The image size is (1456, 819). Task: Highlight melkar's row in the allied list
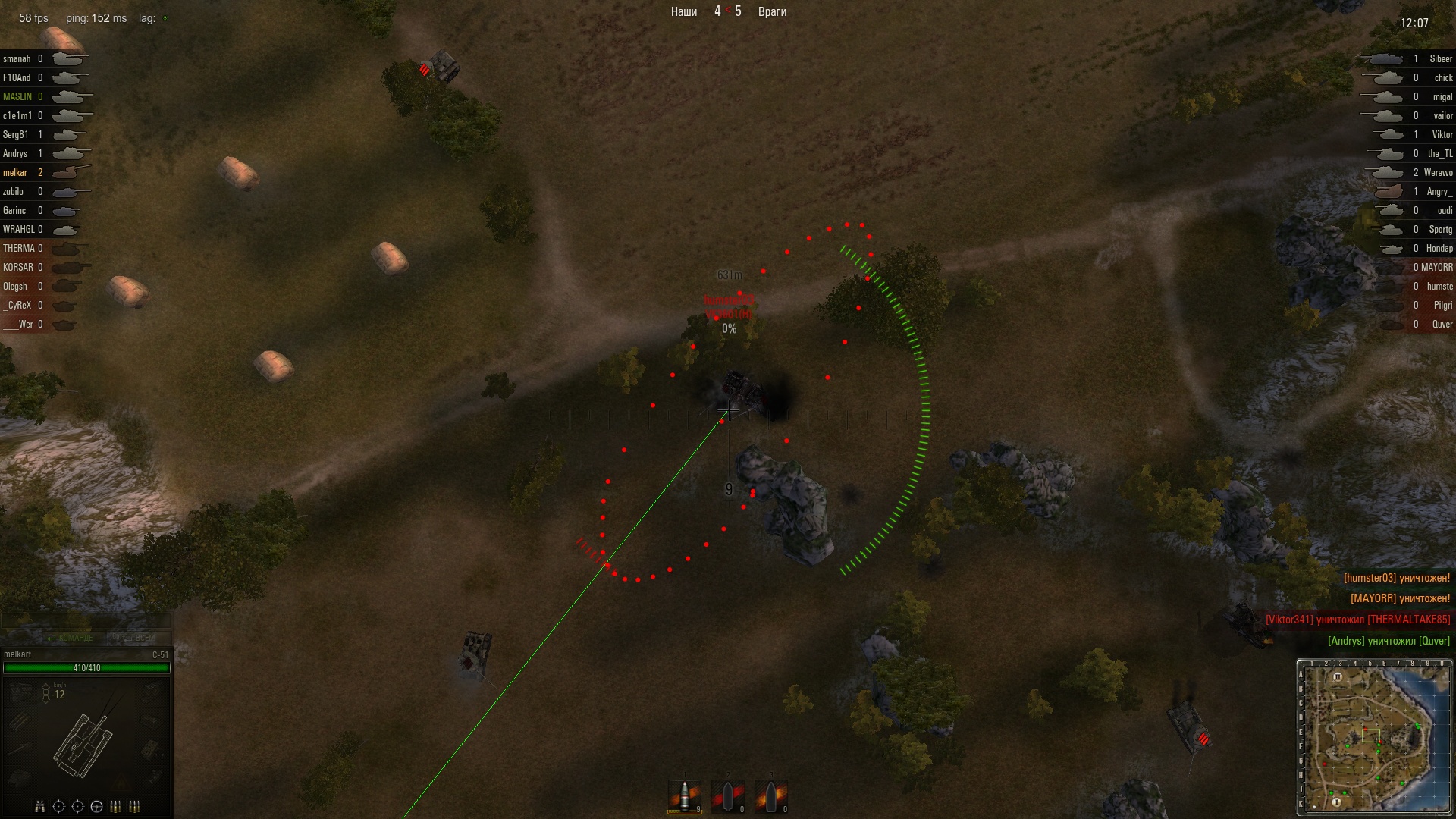[x=15, y=173]
